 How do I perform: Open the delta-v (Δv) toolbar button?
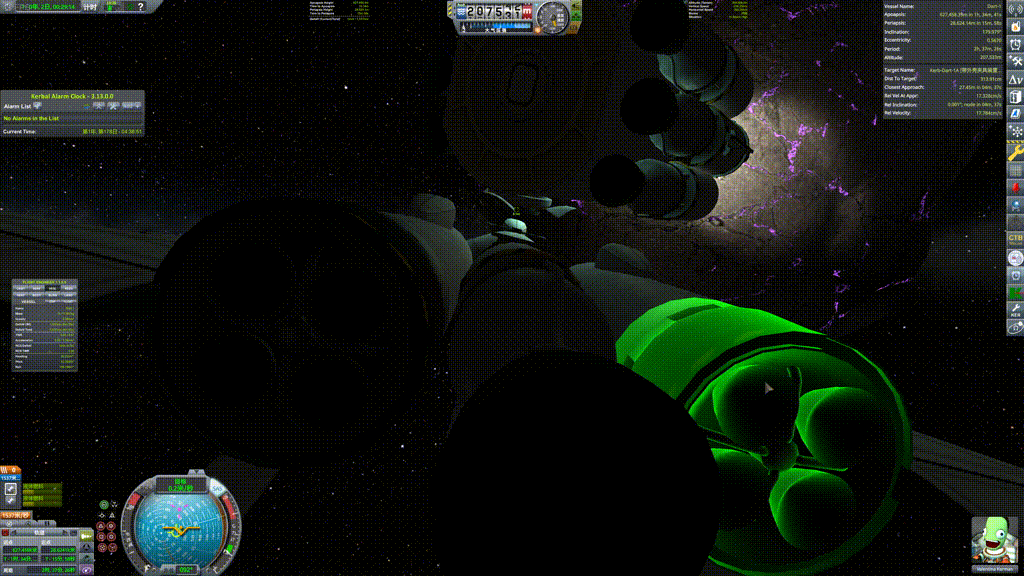point(1015,79)
